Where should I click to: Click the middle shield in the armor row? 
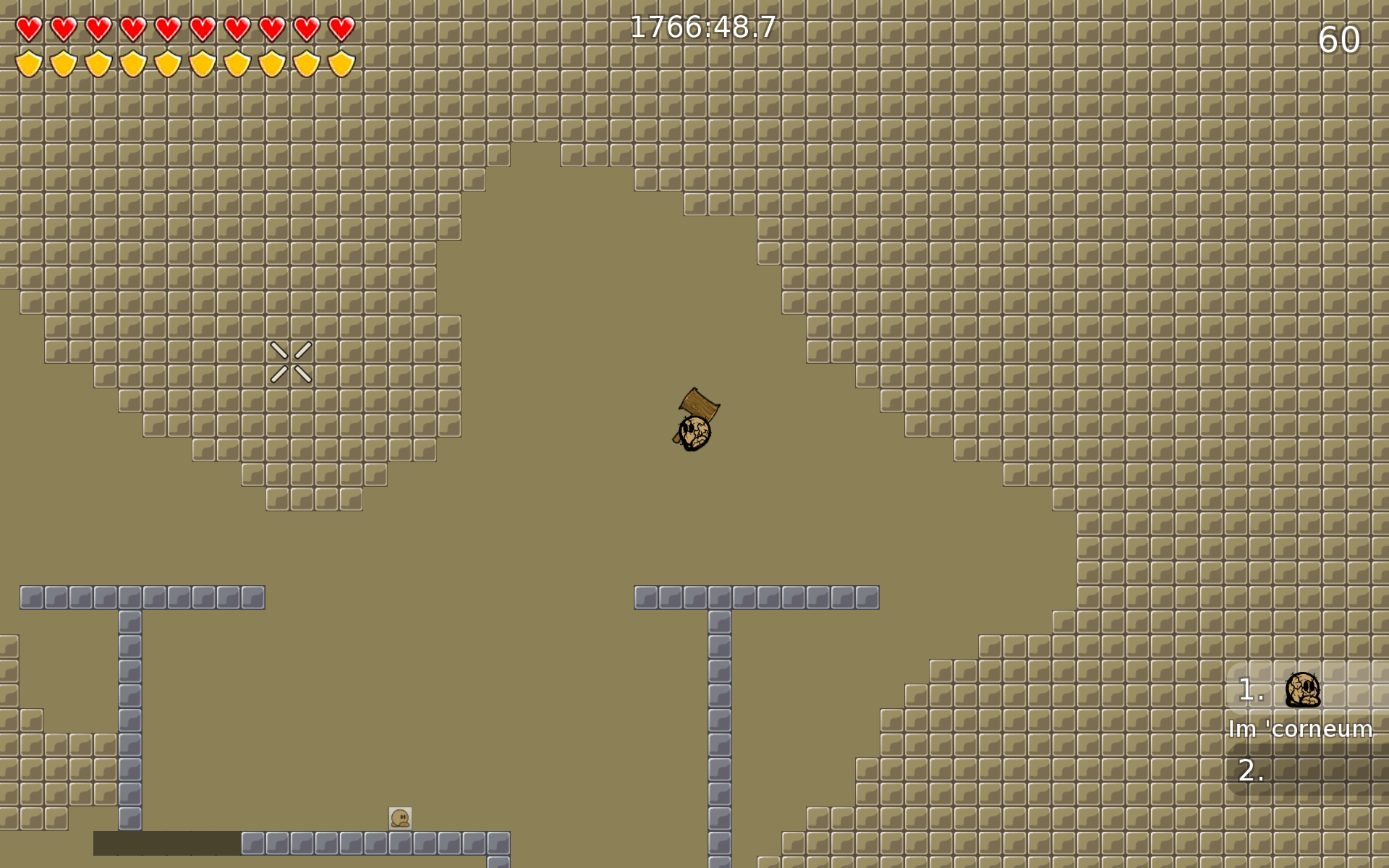coord(168,62)
